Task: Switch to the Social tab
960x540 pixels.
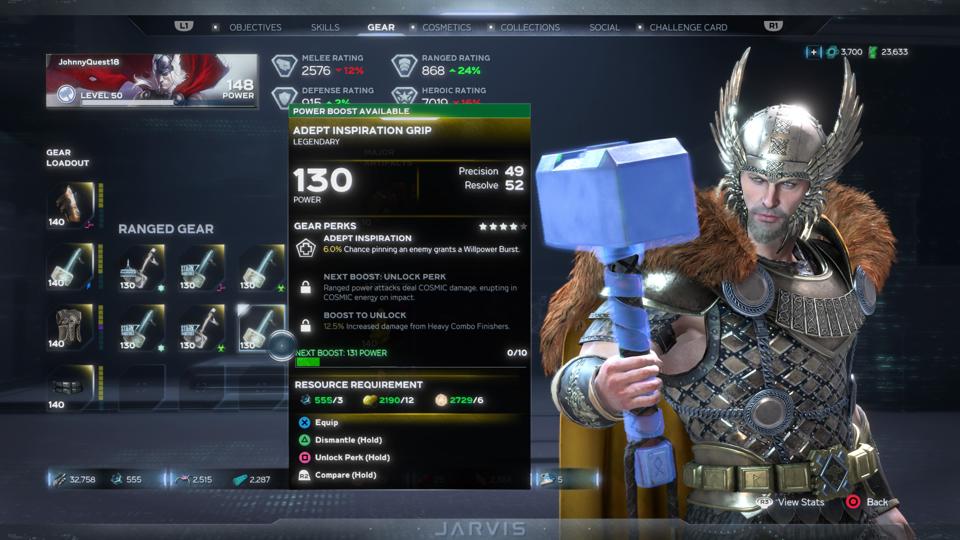Action: [604, 27]
